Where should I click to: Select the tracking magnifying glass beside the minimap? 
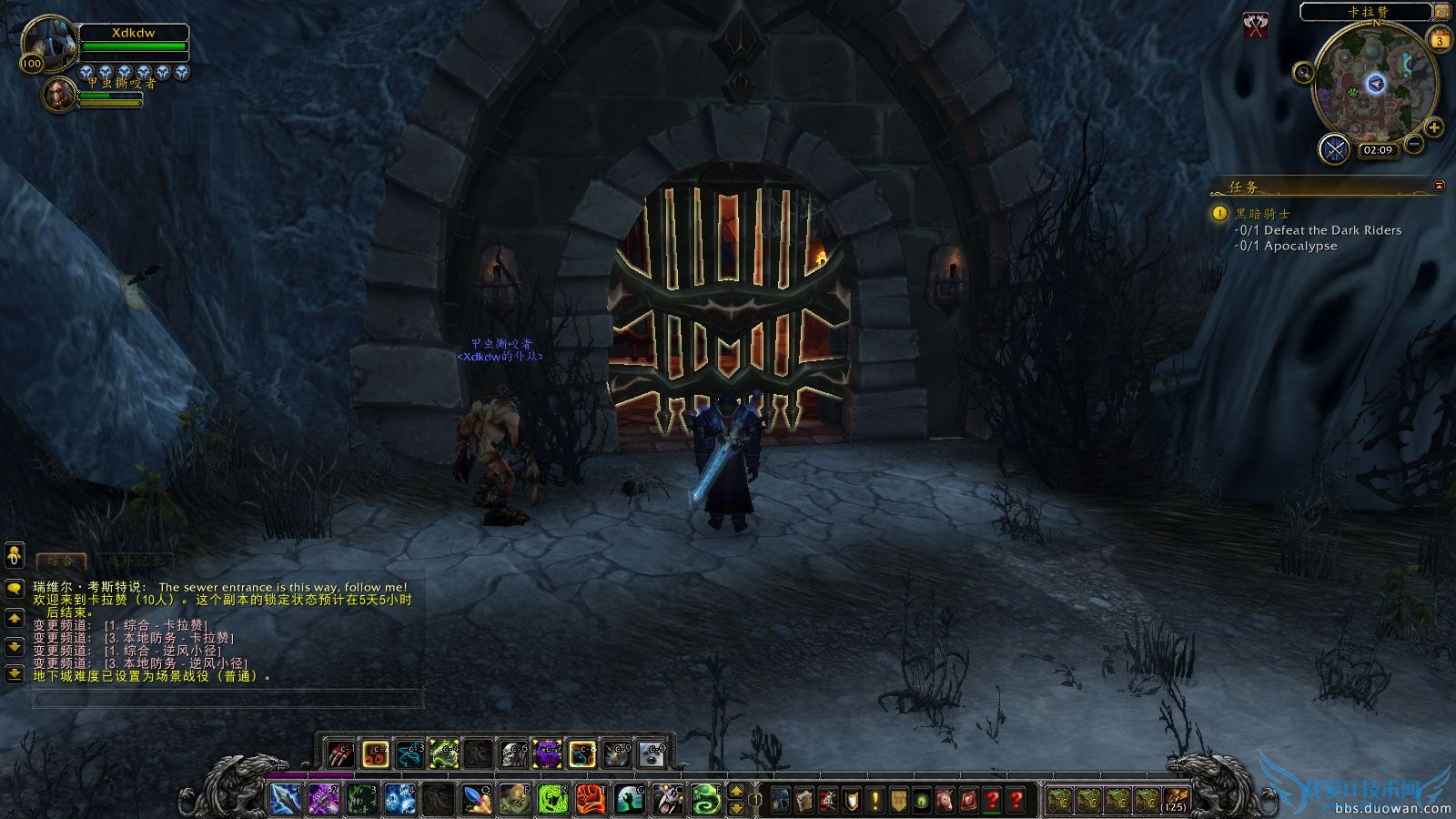click(1303, 73)
